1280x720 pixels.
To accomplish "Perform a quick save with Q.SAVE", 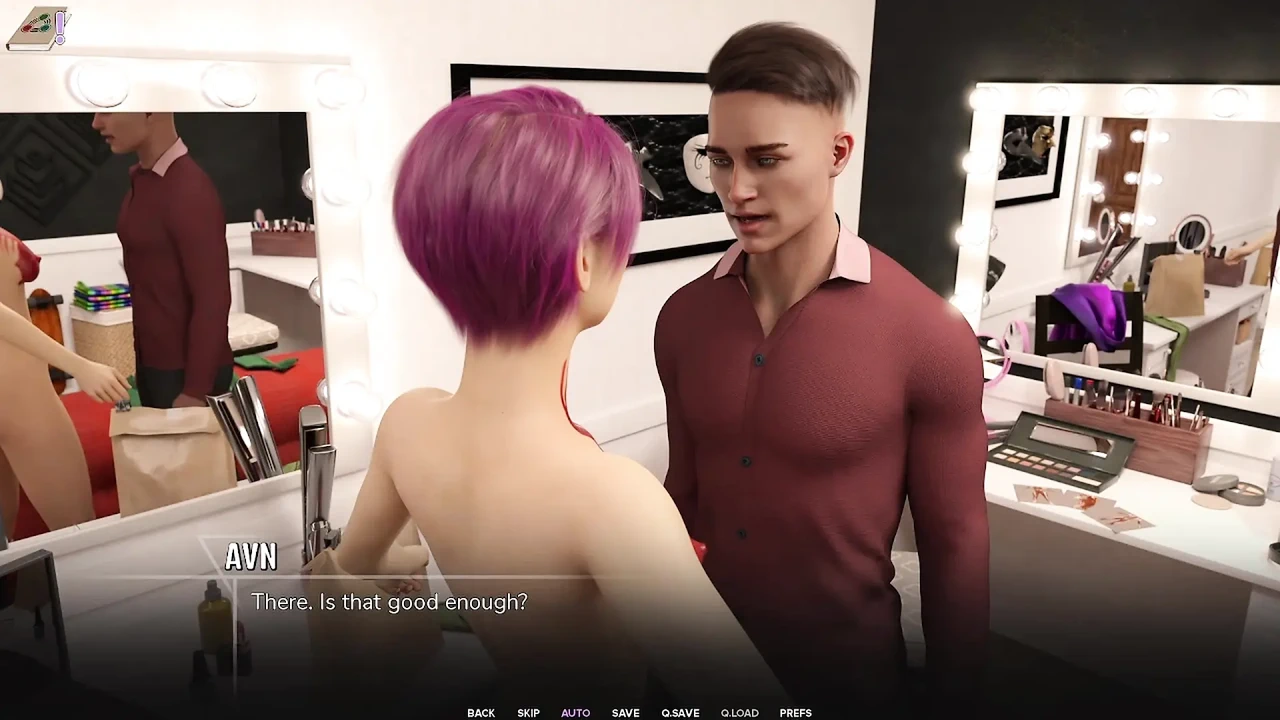I will [680, 712].
